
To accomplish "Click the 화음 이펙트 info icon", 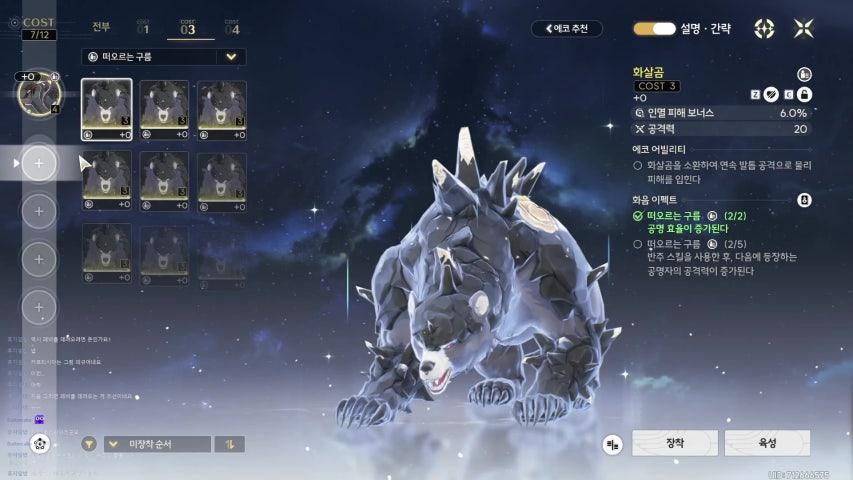I will [x=804, y=200].
